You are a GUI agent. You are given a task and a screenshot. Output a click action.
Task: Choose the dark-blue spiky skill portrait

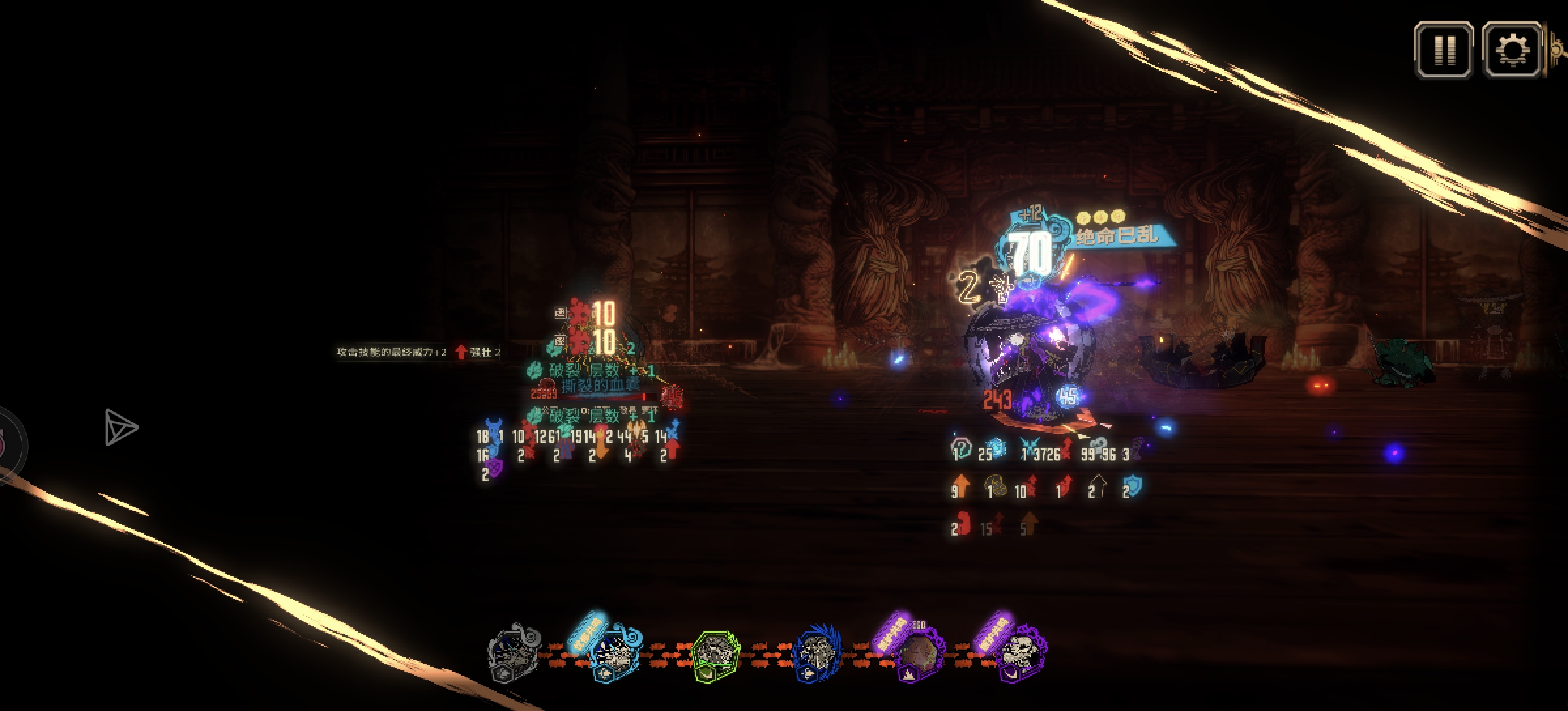coord(816,654)
